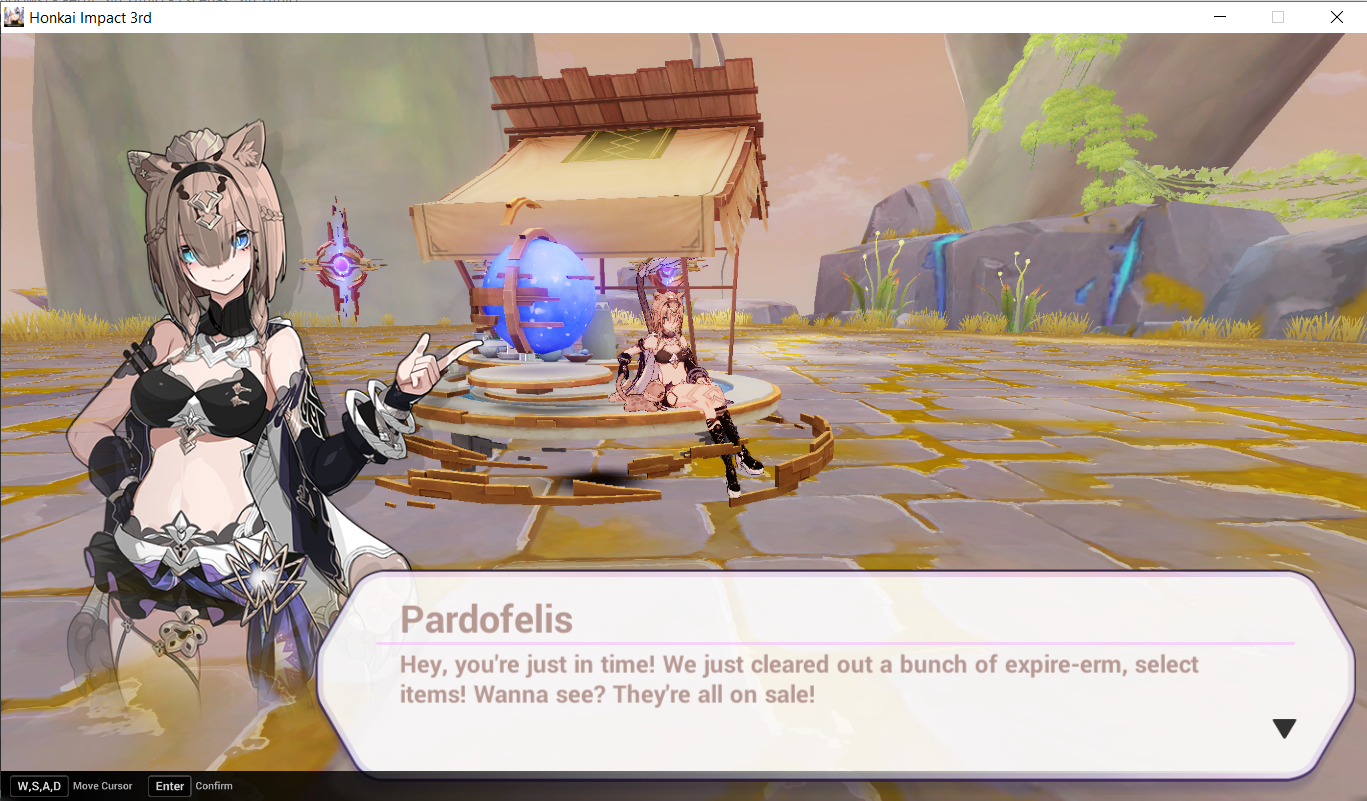The width and height of the screenshot is (1367, 801).
Task: Advance dialogue using the disclosure triangle
Action: 1284,728
